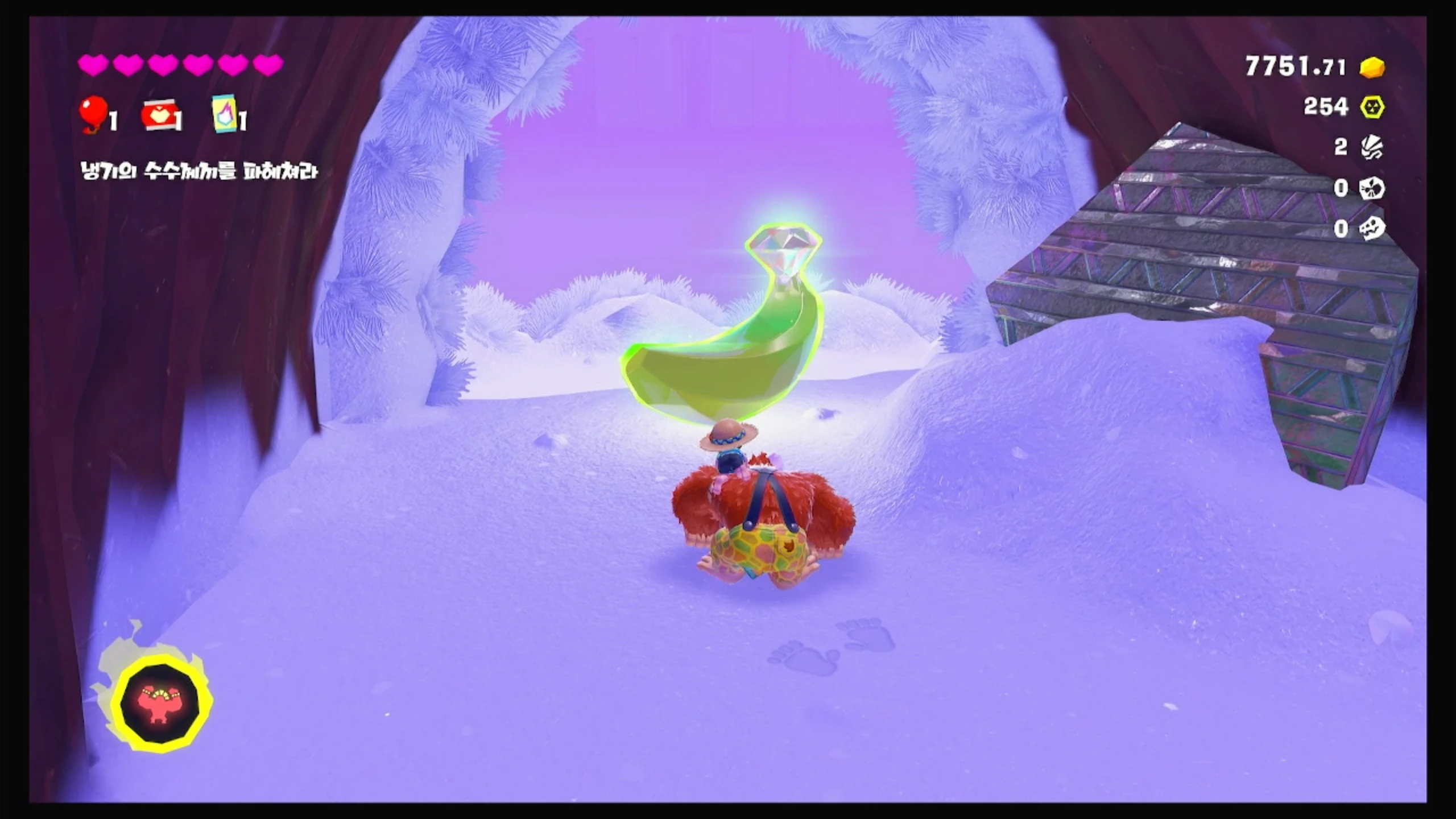Select the striped shell fossil icon
This screenshot has width=1456, height=819.
click(x=1371, y=147)
